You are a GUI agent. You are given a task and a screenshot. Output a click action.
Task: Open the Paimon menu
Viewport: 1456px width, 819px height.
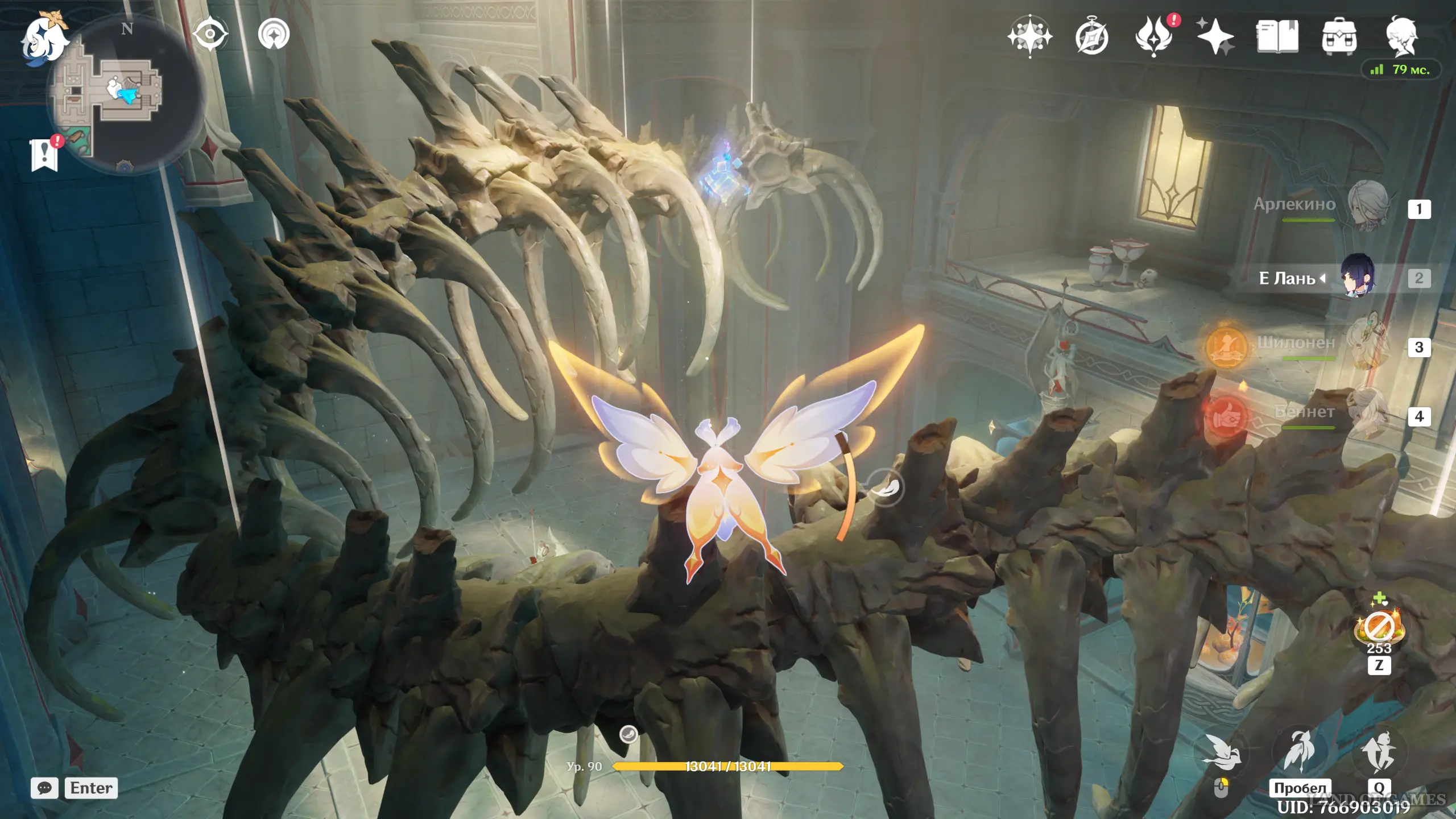tap(44, 38)
